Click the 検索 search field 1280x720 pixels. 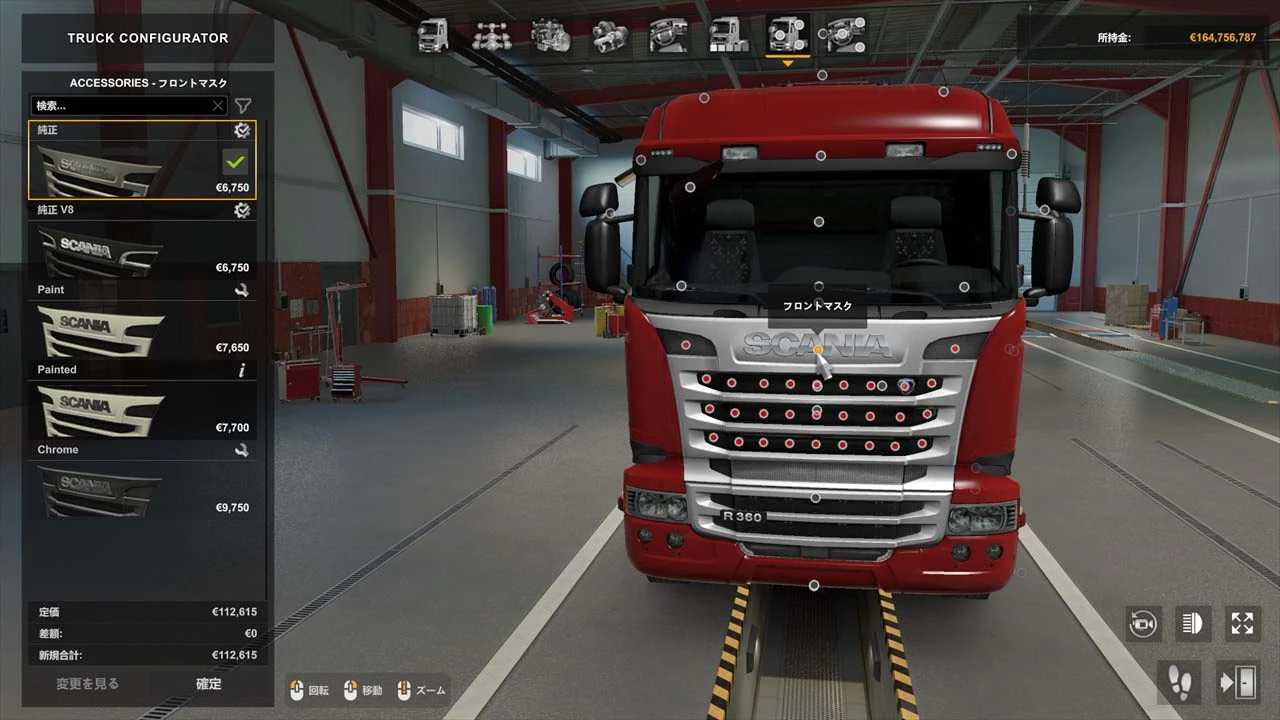tap(120, 105)
